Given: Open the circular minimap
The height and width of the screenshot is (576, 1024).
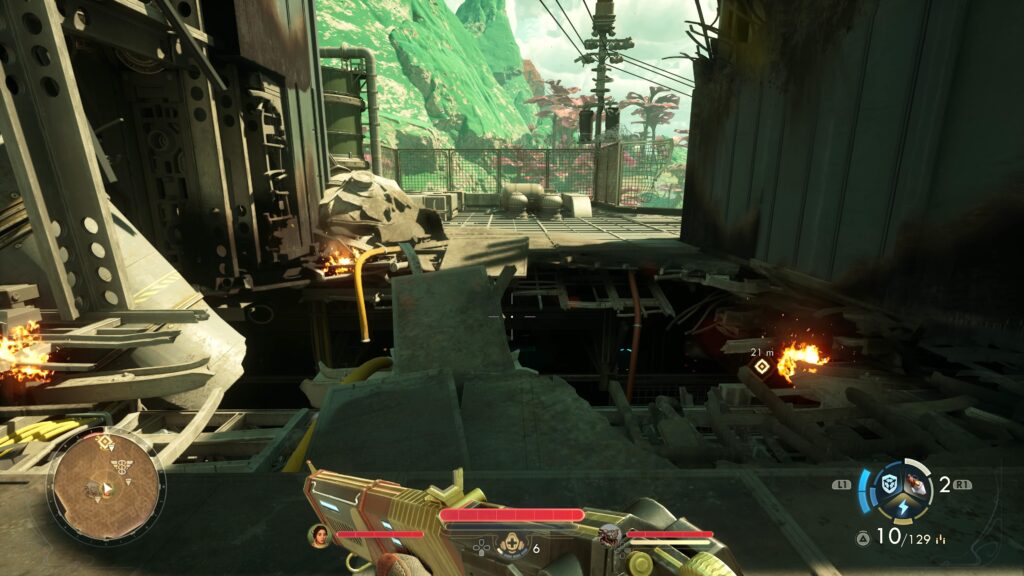Looking at the screenshot, I should [106, 486].
